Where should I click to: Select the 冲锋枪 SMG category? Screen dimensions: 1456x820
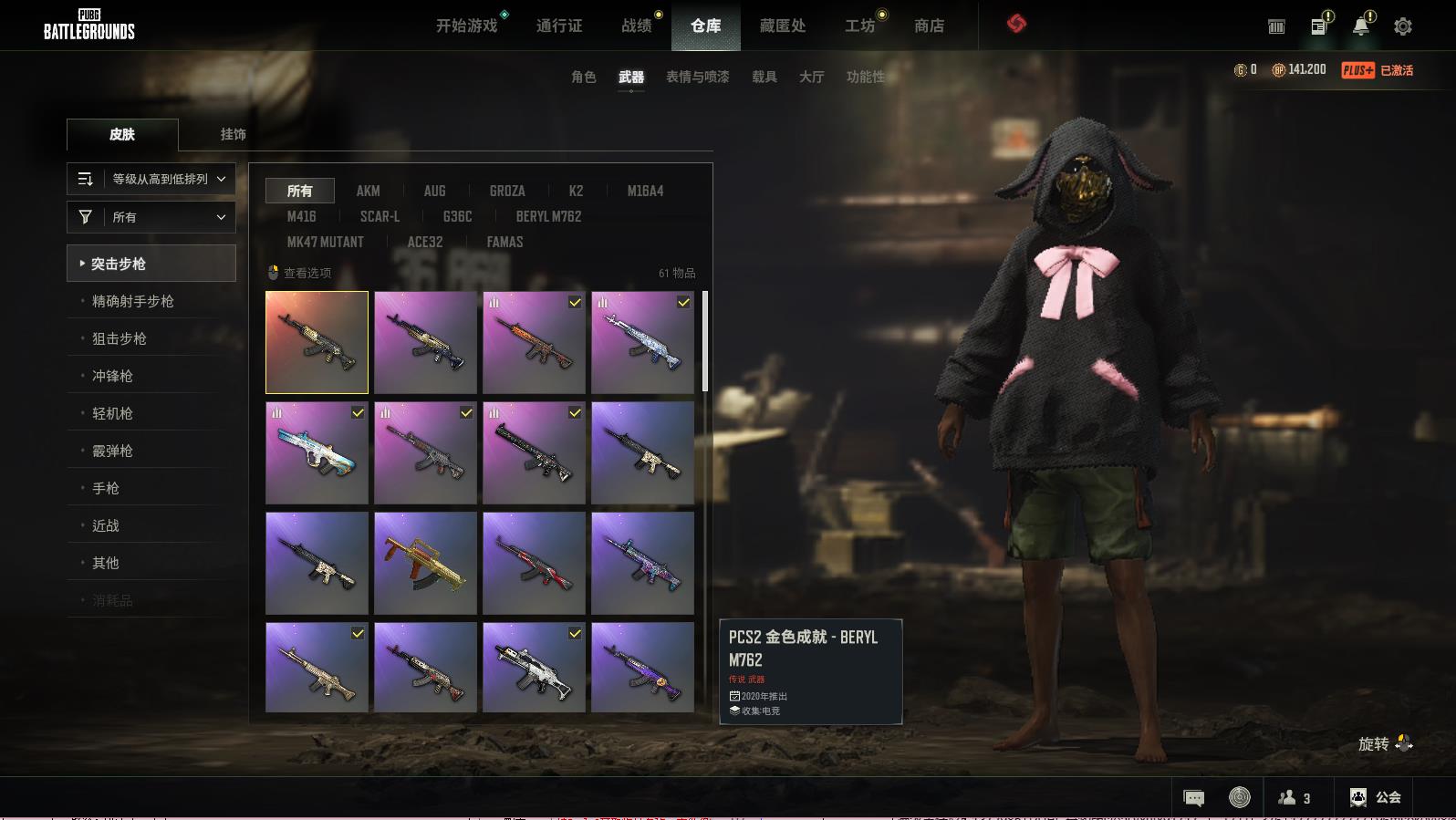[112, 376]
